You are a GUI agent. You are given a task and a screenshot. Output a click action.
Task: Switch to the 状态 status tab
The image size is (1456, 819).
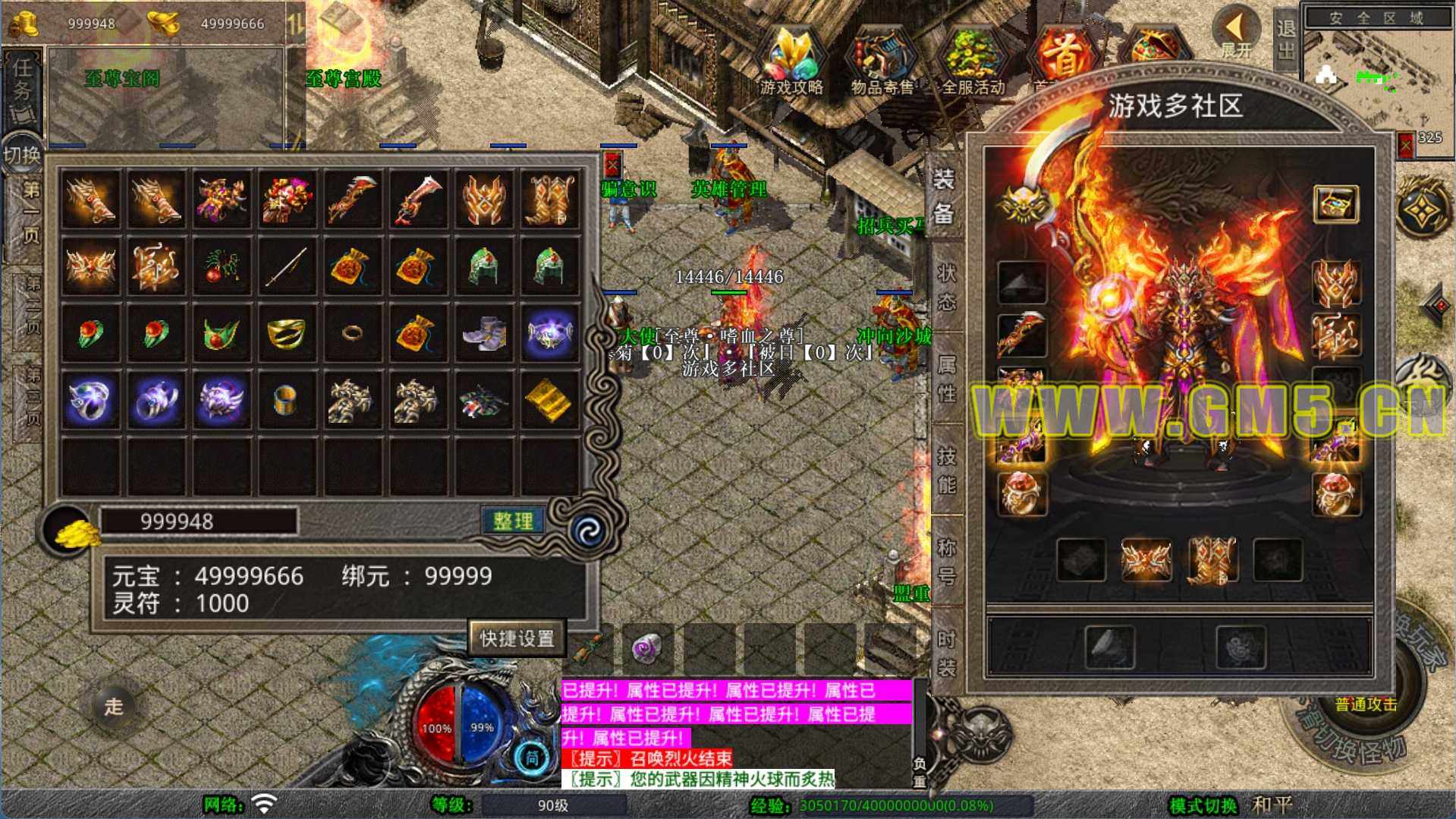click(x=946, y=287)
